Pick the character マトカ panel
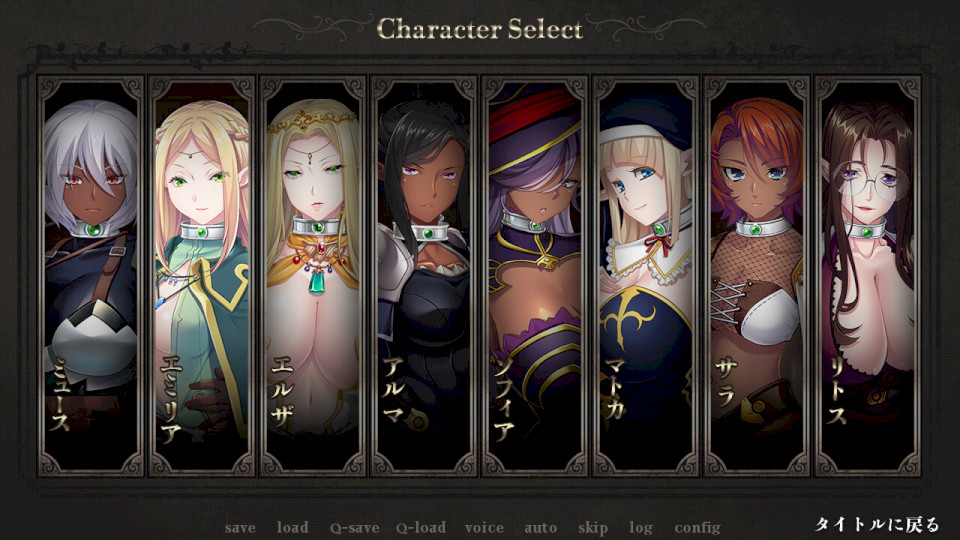The height and width of the screenshot is (540, 960). point(645,275)
